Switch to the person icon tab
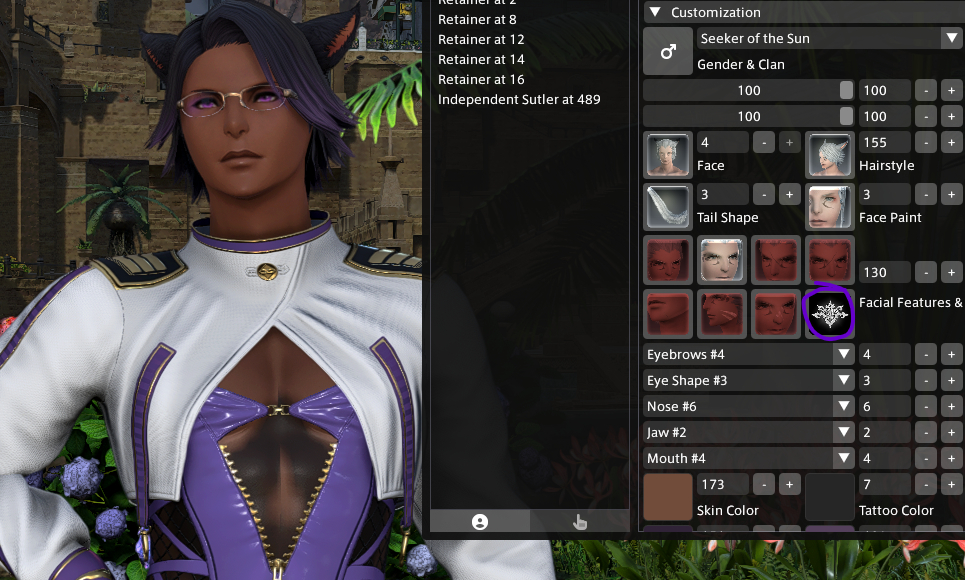This screenshot has width=965, height=580. [480, 521]
